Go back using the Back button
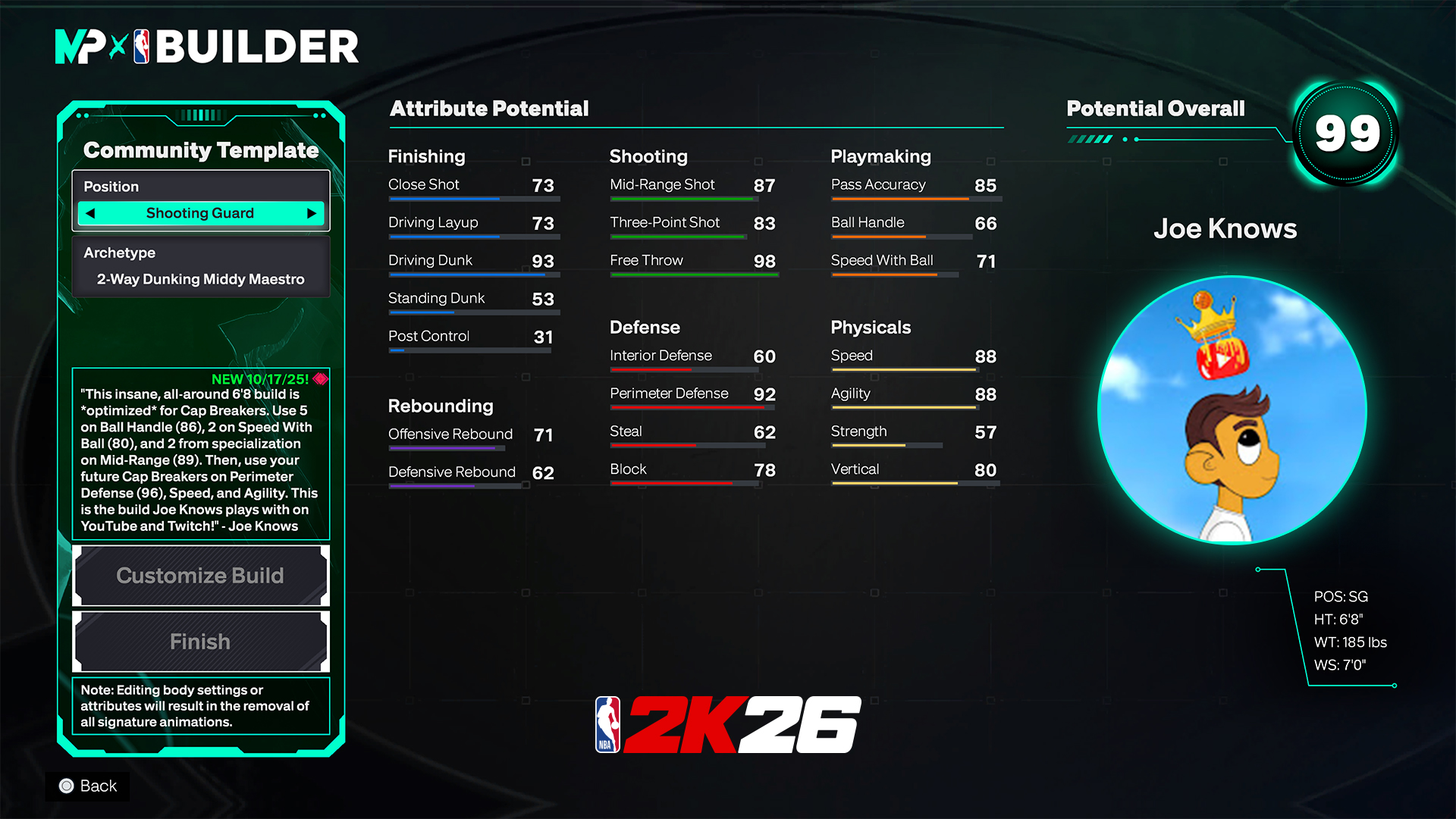 tap(88, 786)
